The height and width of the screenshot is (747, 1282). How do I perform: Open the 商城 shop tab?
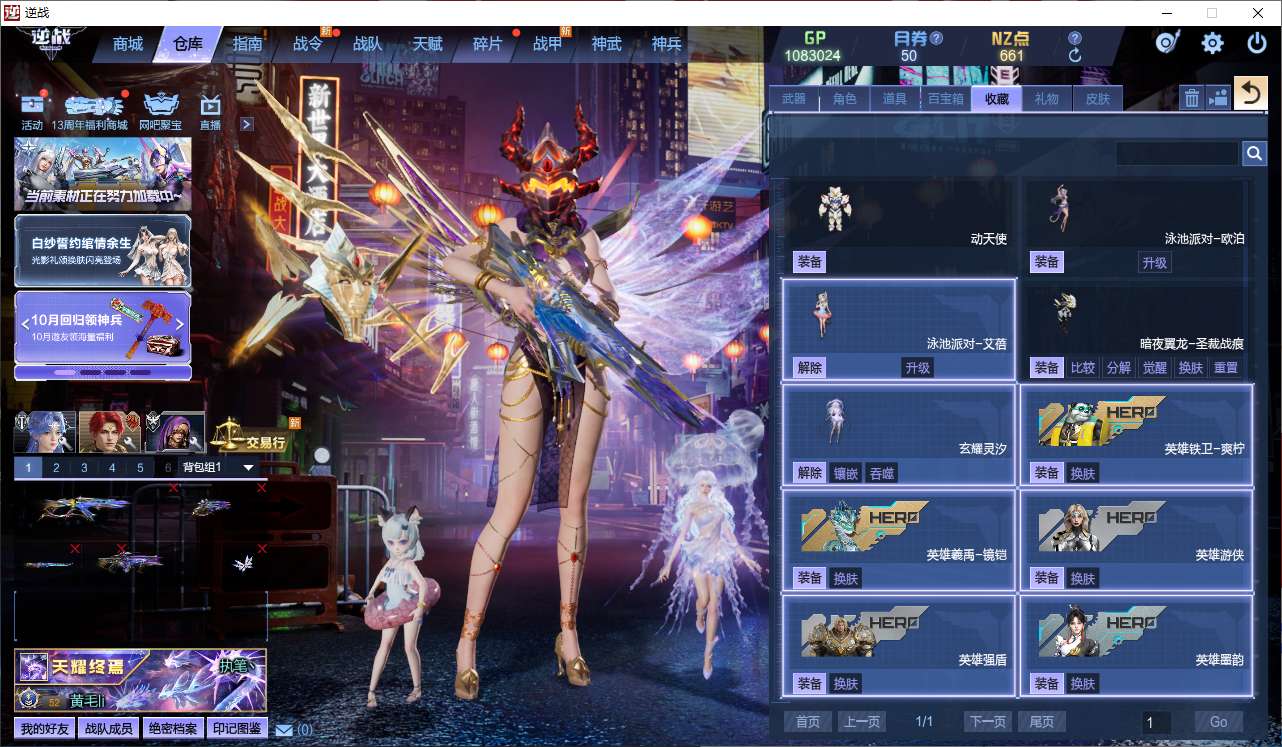(128, 44)
